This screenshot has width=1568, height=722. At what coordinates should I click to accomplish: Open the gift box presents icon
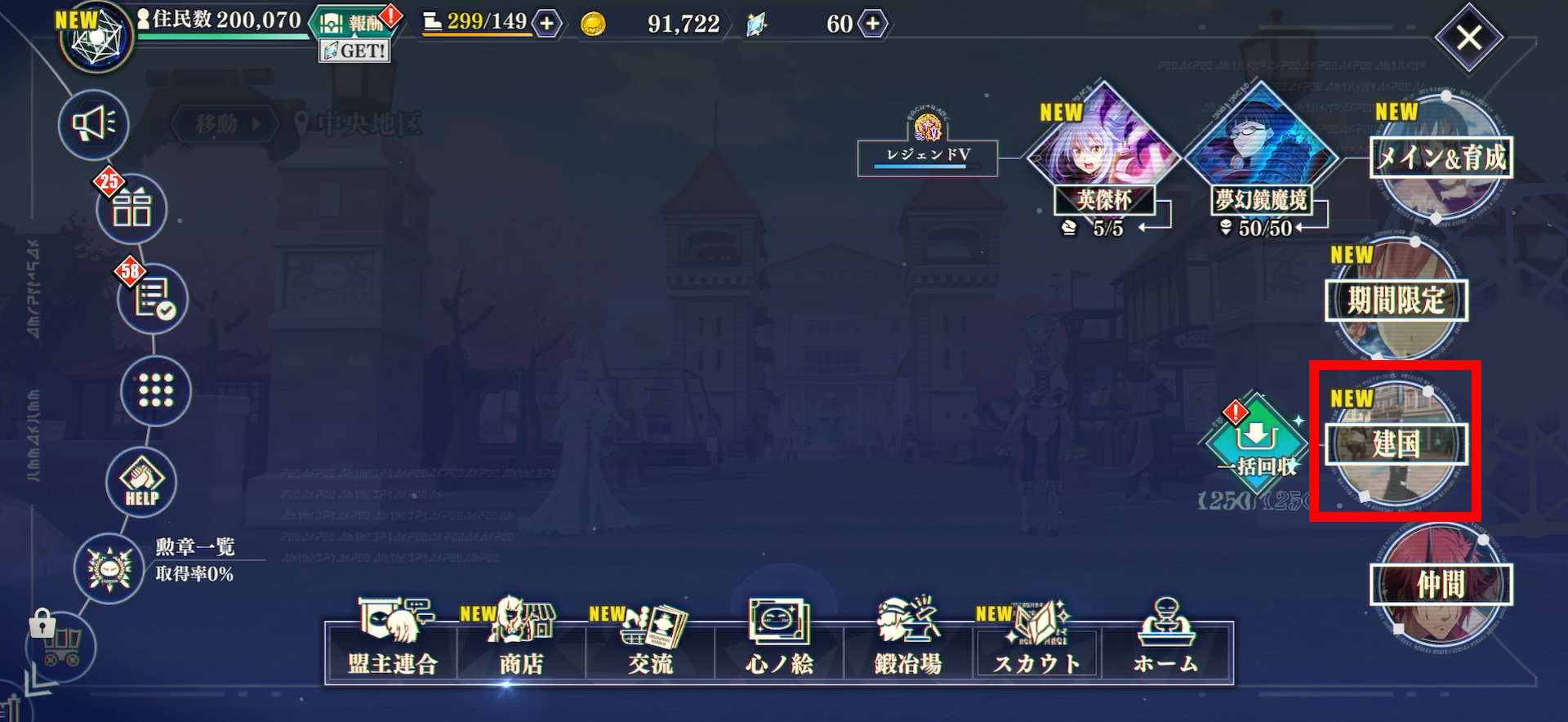pos(131,209)
